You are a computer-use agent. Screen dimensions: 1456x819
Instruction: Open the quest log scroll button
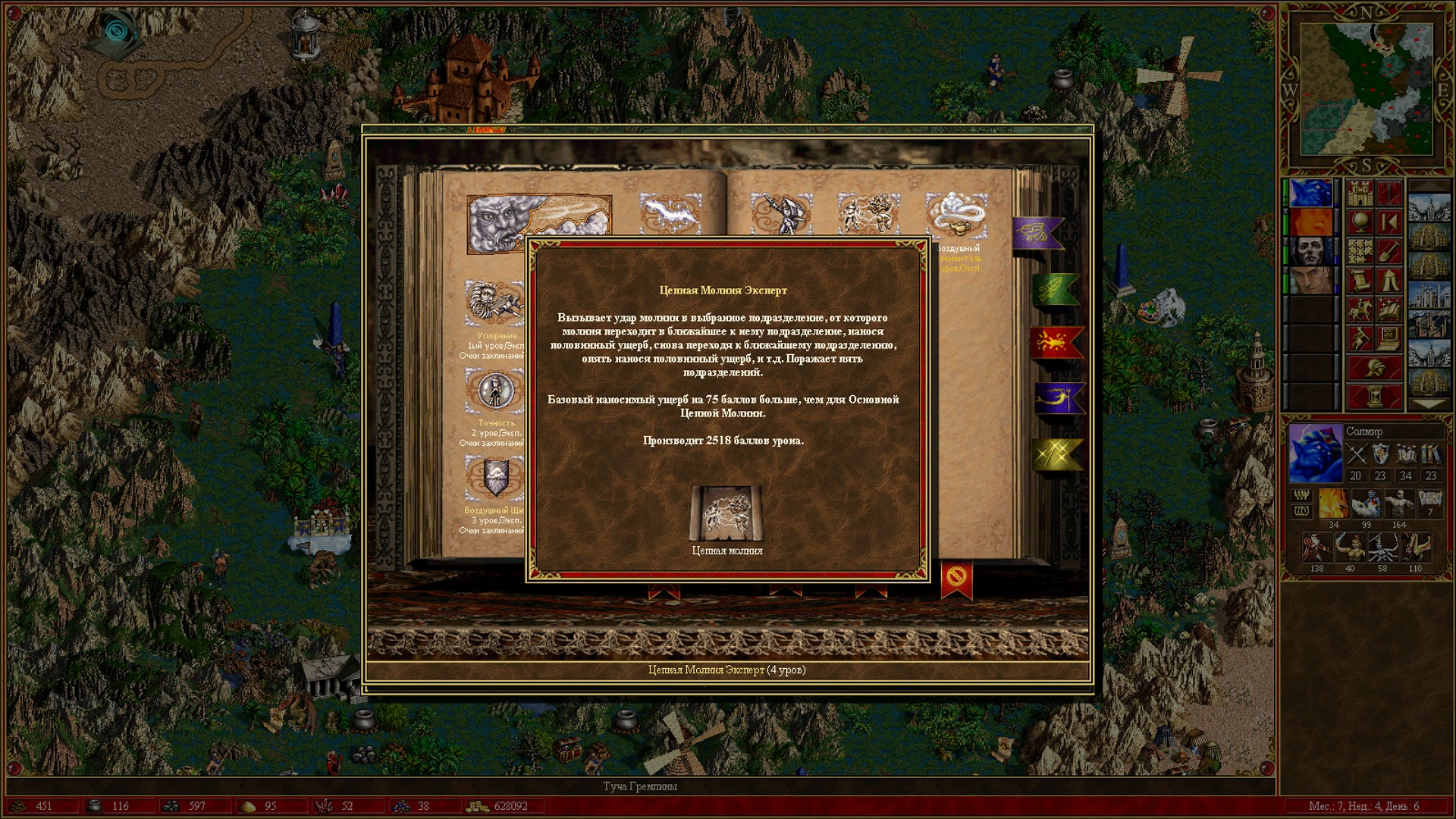pos(1360,280)
